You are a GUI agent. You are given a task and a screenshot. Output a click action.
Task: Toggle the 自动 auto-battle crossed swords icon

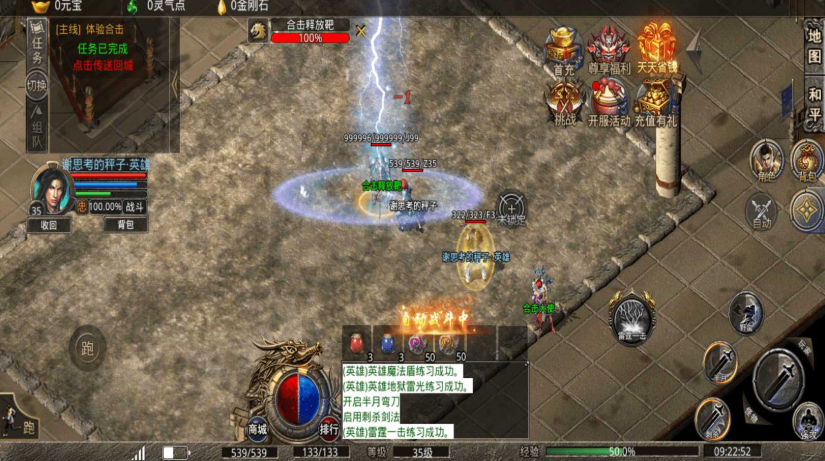tap(763, 211)
